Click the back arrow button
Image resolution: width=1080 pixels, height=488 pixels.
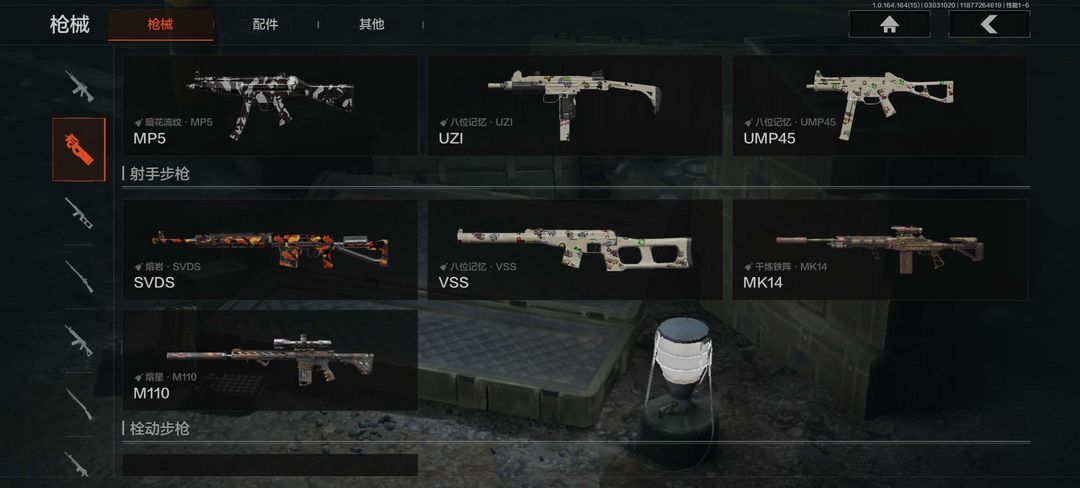point(988,24)
